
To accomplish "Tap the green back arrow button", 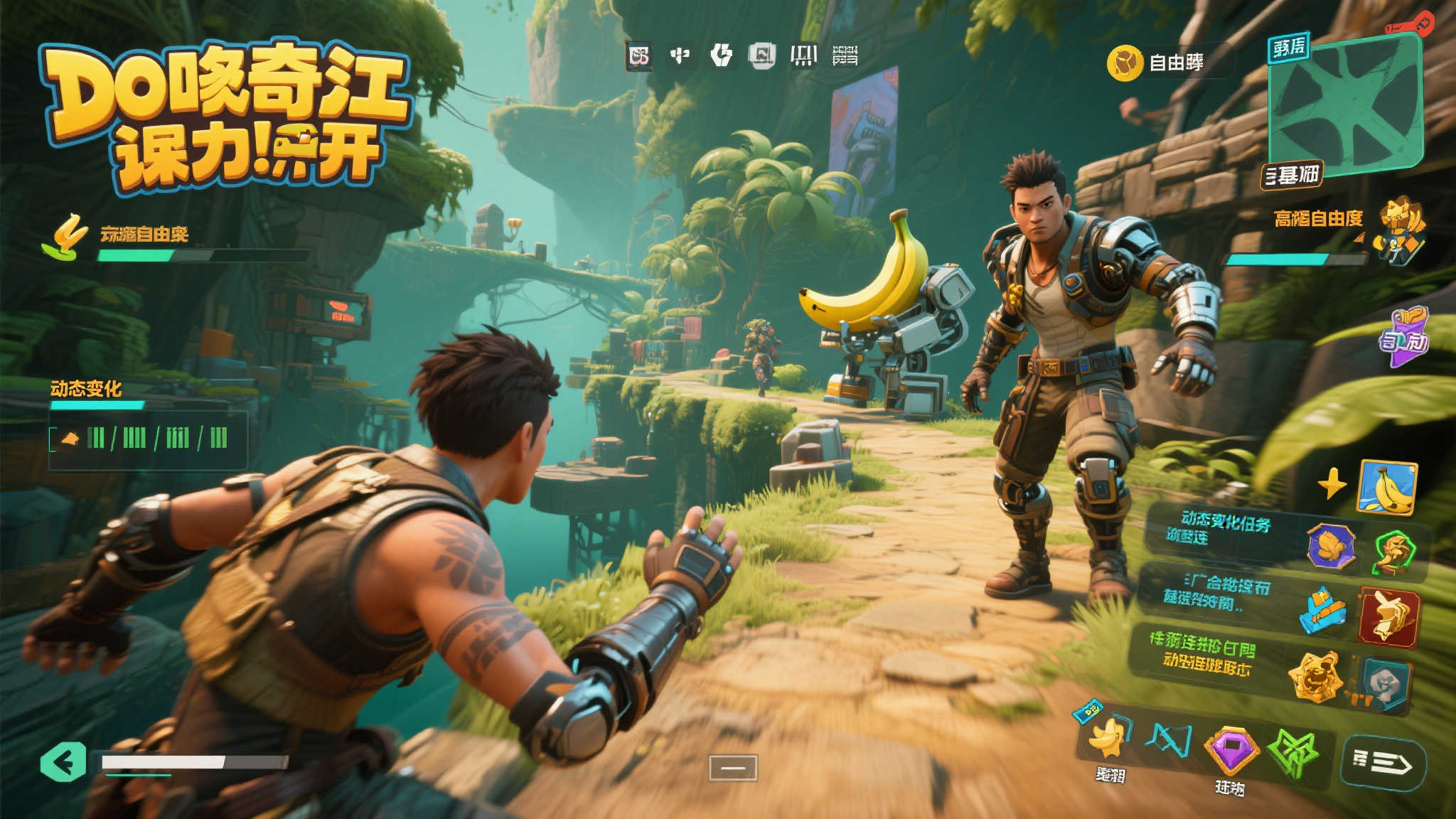I will [x=64, y=761].
